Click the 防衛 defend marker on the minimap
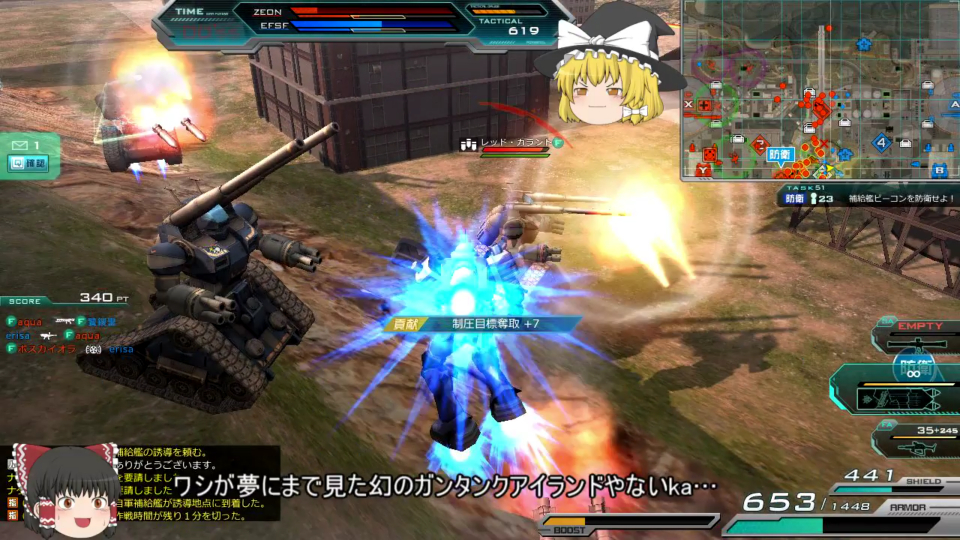The image size is (960, 540). pyautogui.click(x=781, y=154)
